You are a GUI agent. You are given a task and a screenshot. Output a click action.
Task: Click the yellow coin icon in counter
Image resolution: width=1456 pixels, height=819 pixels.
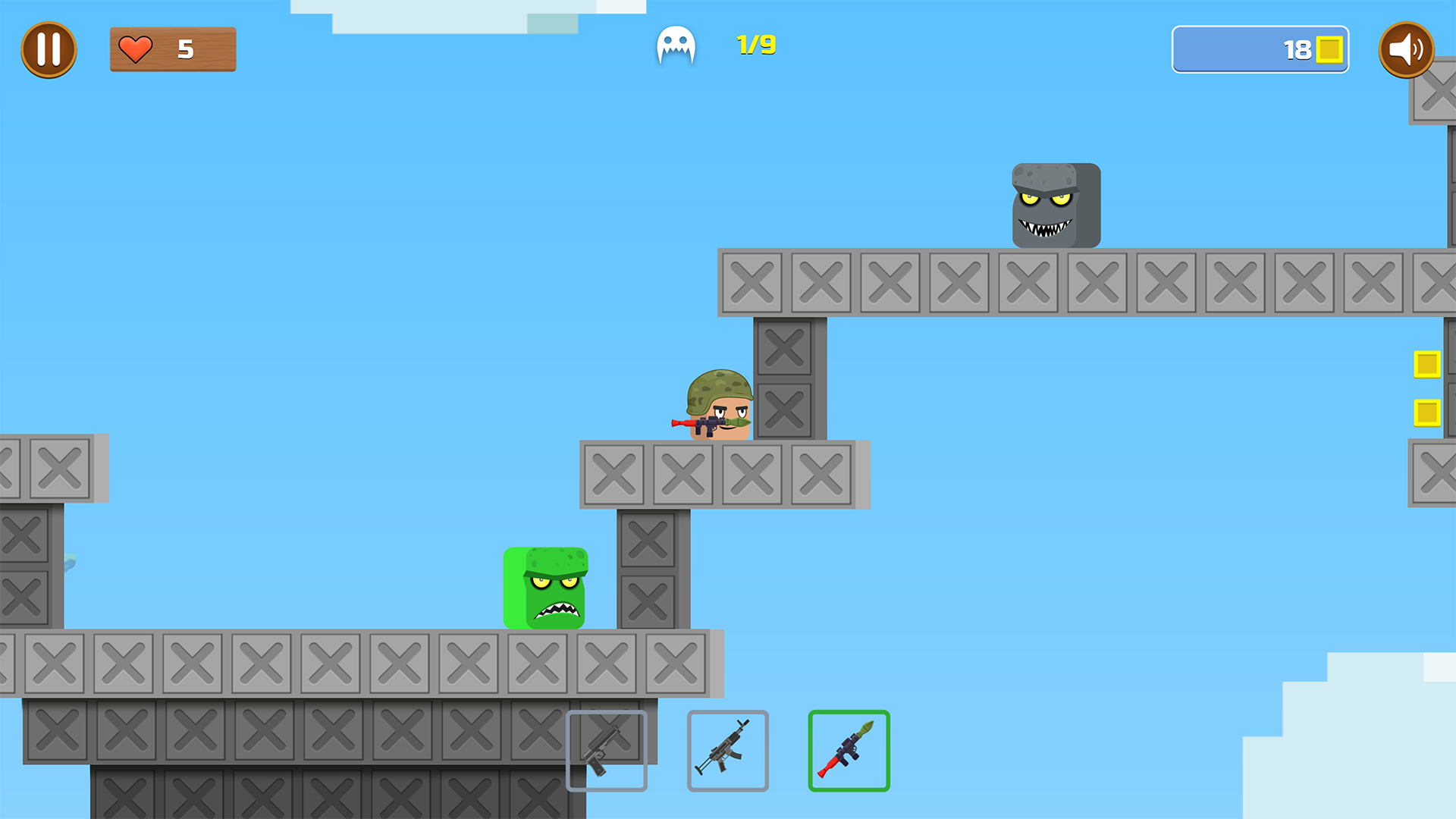(1329, 50)
